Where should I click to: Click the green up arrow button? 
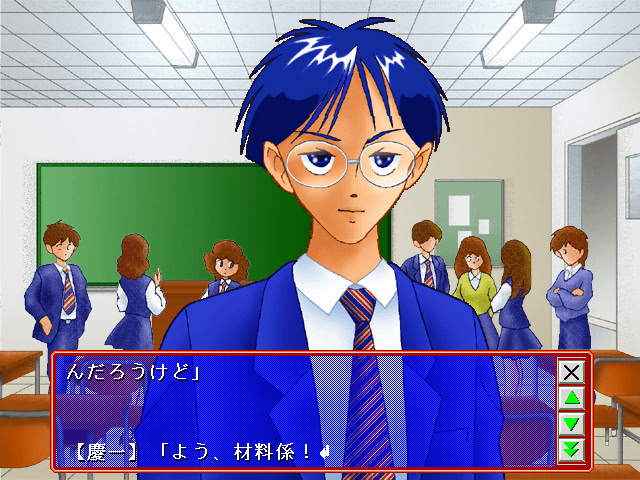coord(571,399)
